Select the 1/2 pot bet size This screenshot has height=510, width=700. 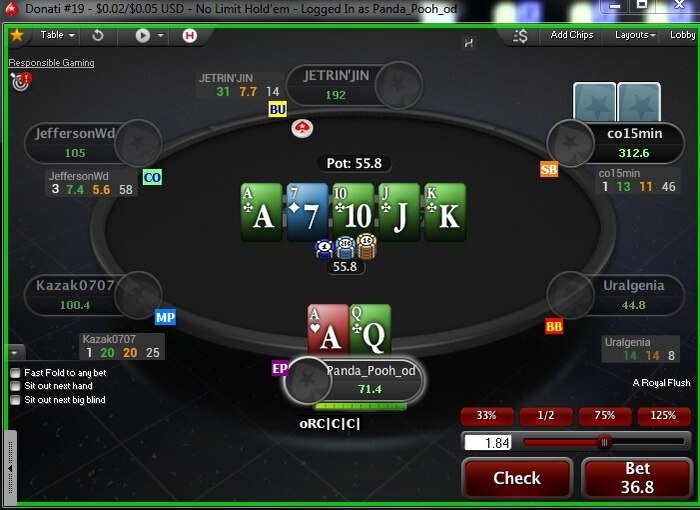[546, 416]
